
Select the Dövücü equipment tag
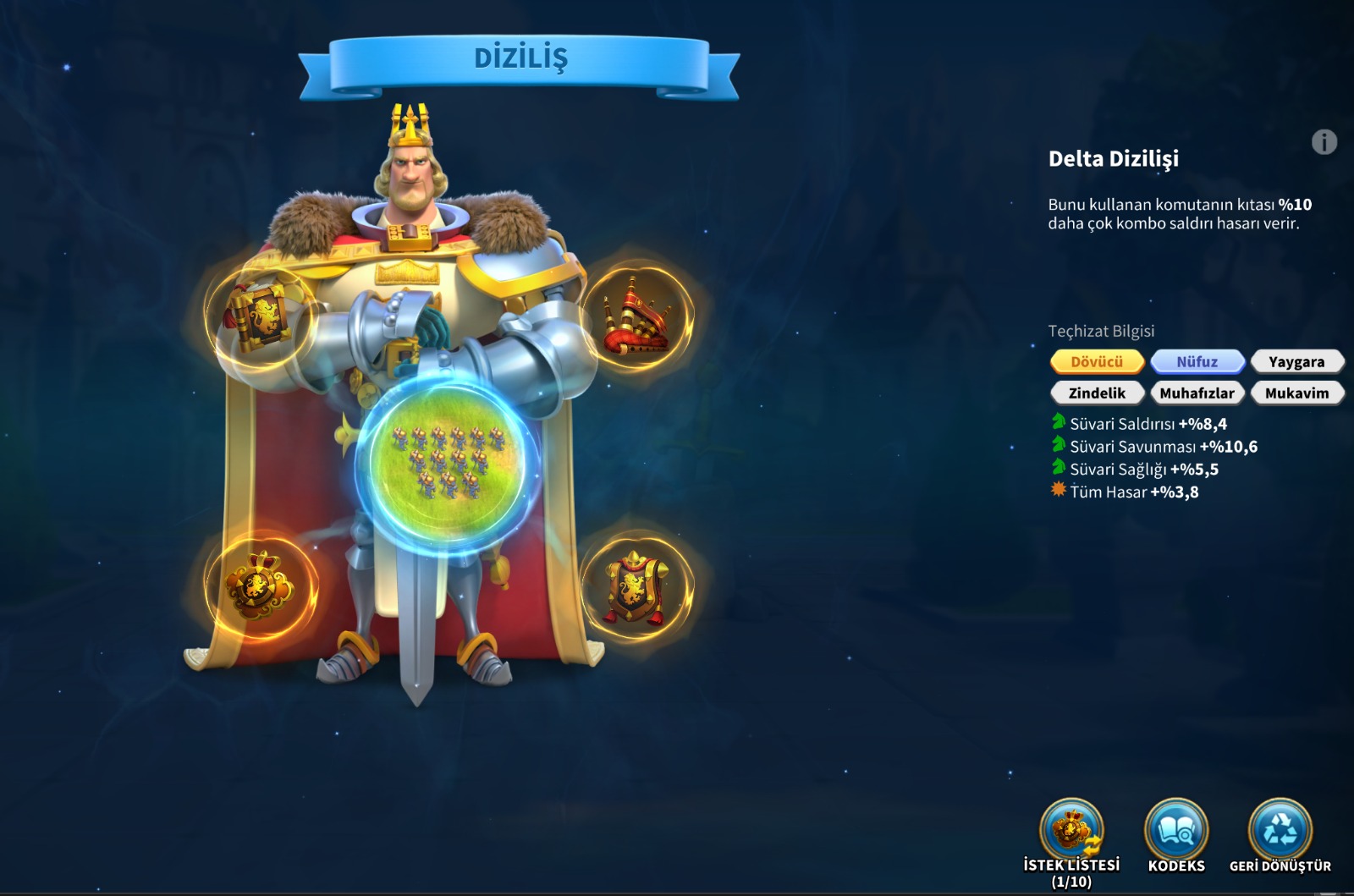coord(1097,361)
